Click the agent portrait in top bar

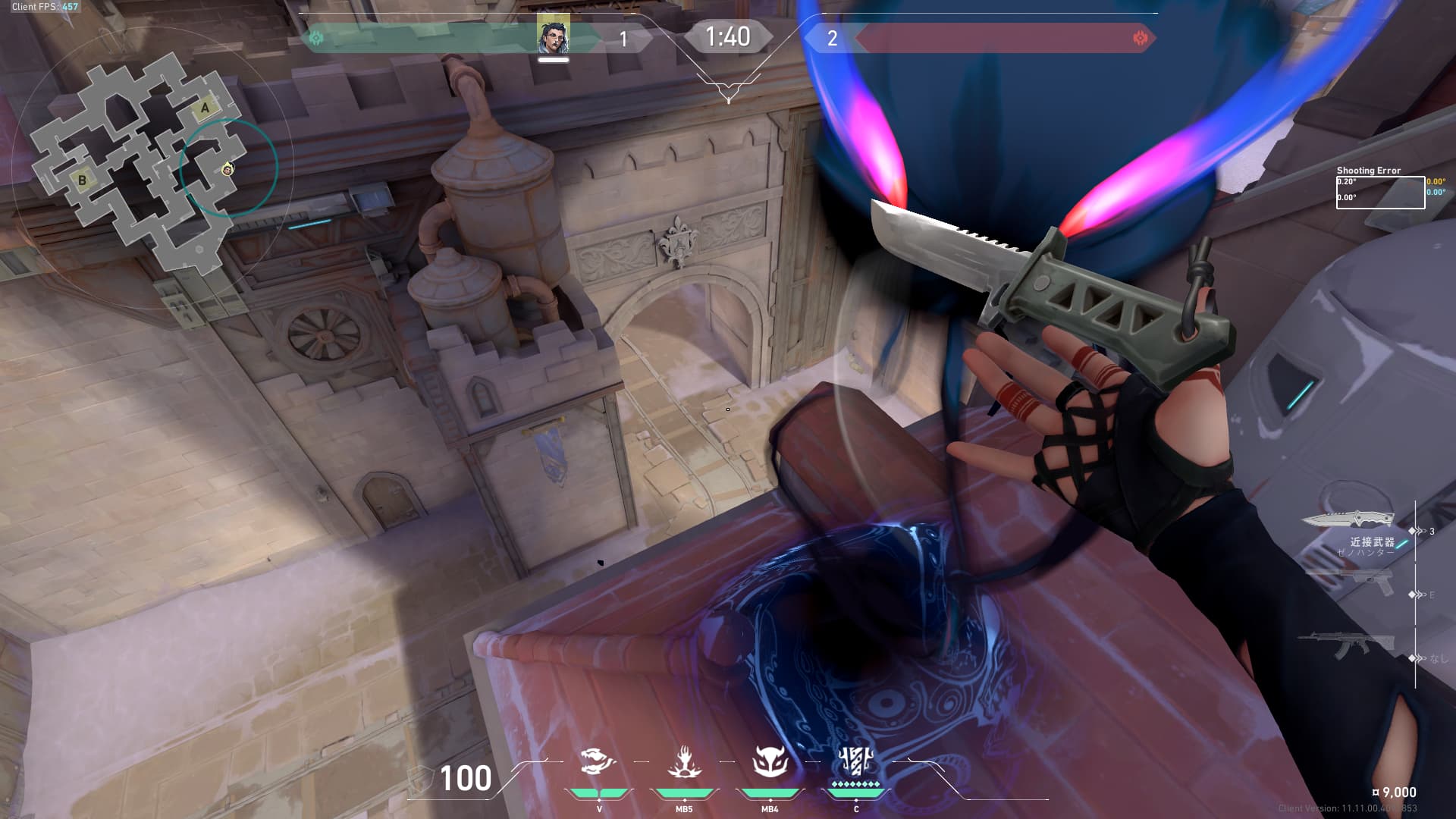pyautogui.click(x=554, y=36)
